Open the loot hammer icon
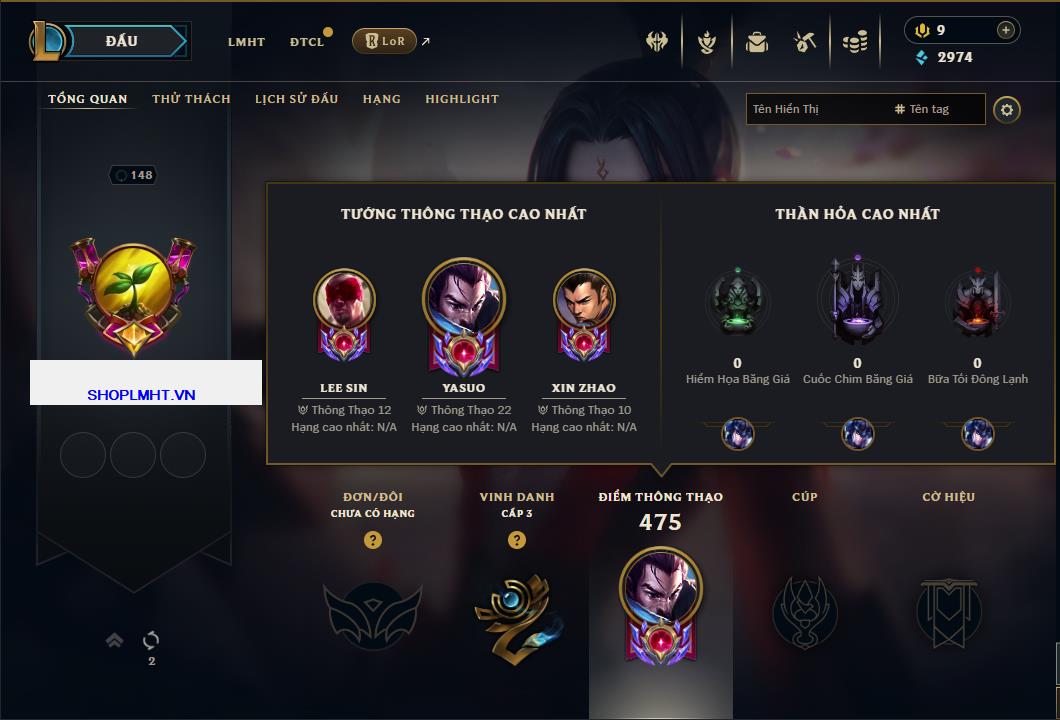The height and width of the screenshot is (720, 1060). [804, 42]
